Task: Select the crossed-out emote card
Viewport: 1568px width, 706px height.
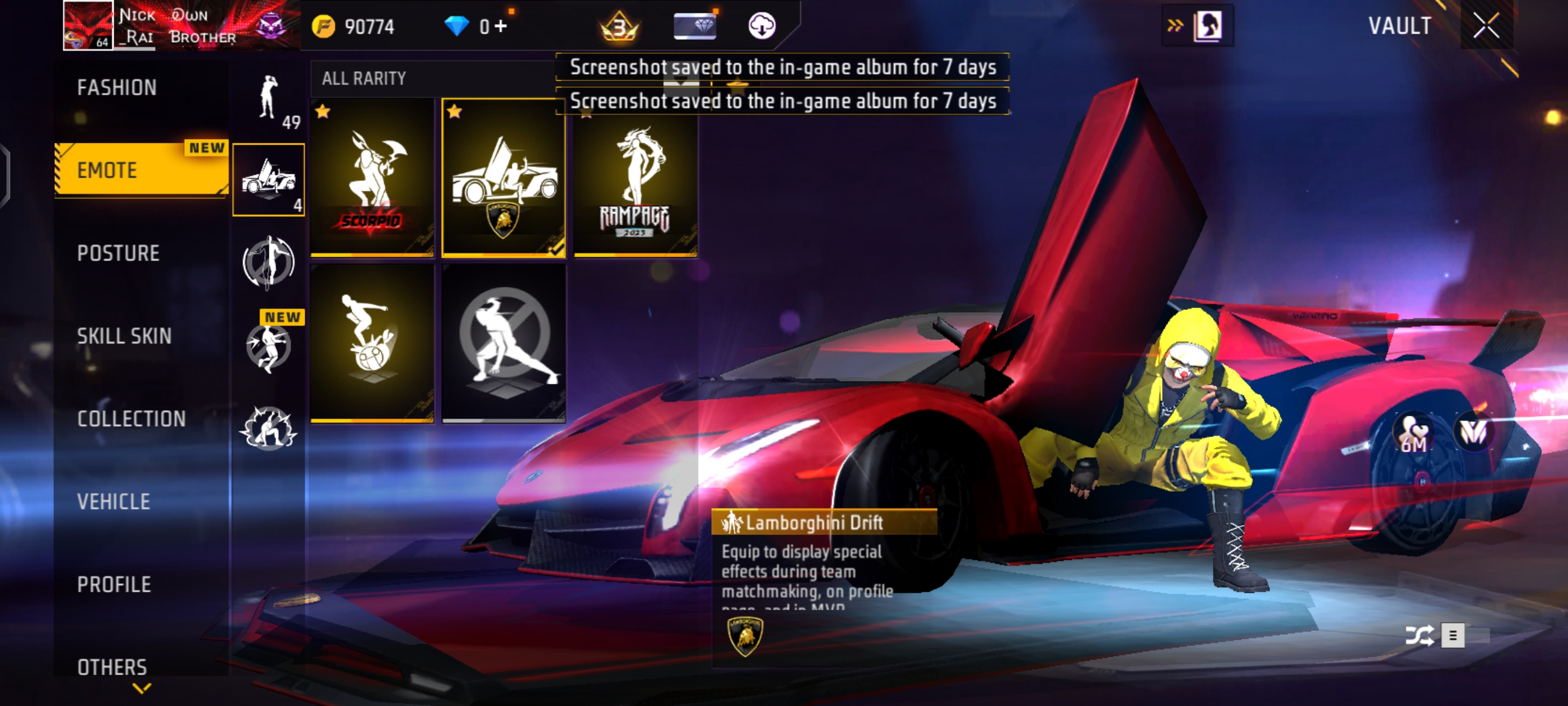Action: [503, 342]
